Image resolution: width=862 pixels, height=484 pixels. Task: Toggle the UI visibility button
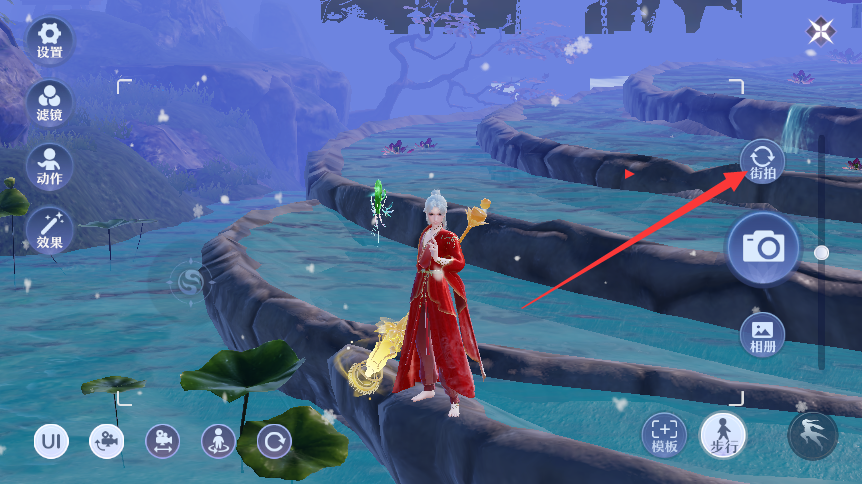[x=51, y=441]
